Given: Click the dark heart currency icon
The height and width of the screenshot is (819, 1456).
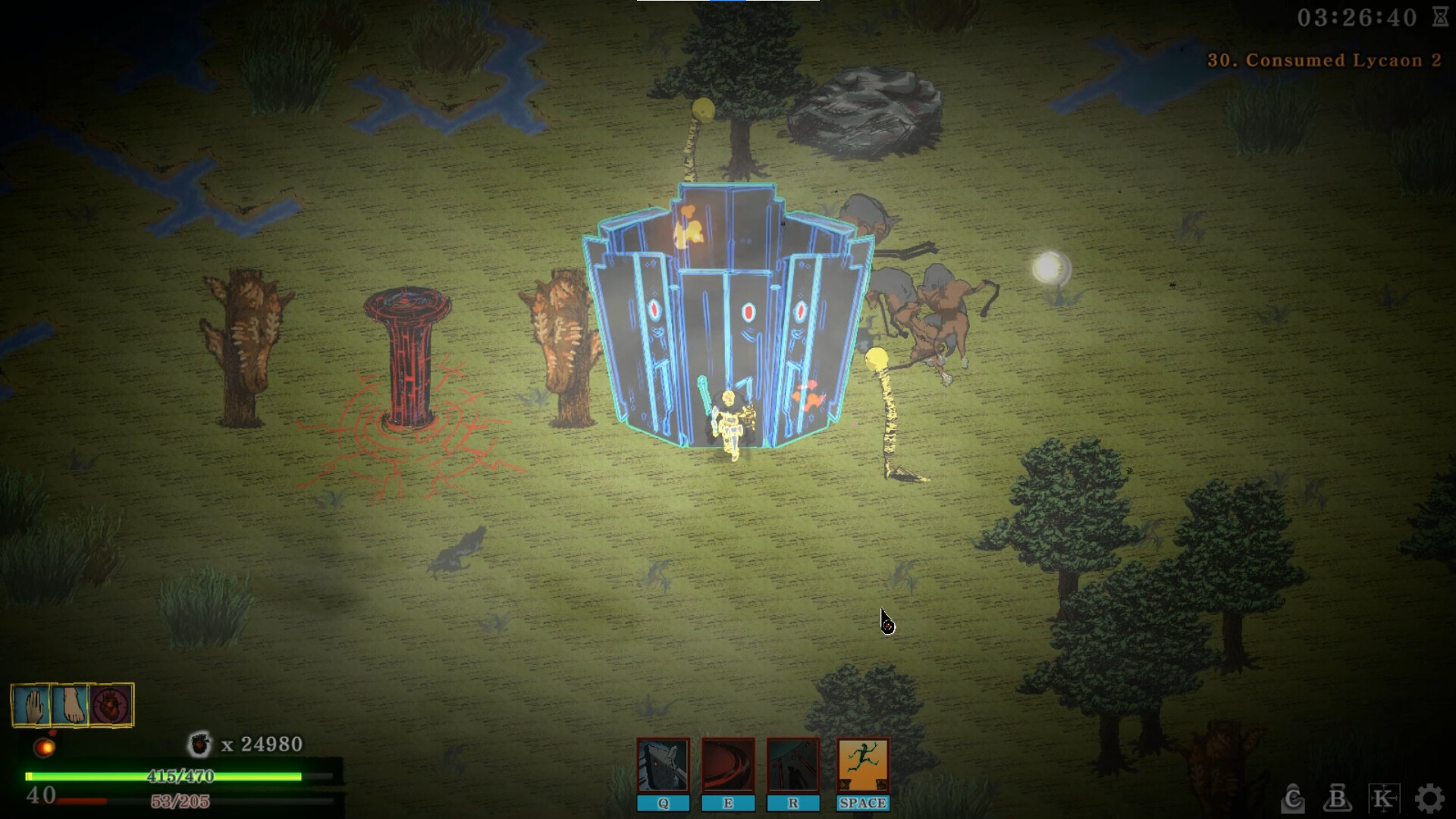Looking at the screenshot, I should coord(199,744).
